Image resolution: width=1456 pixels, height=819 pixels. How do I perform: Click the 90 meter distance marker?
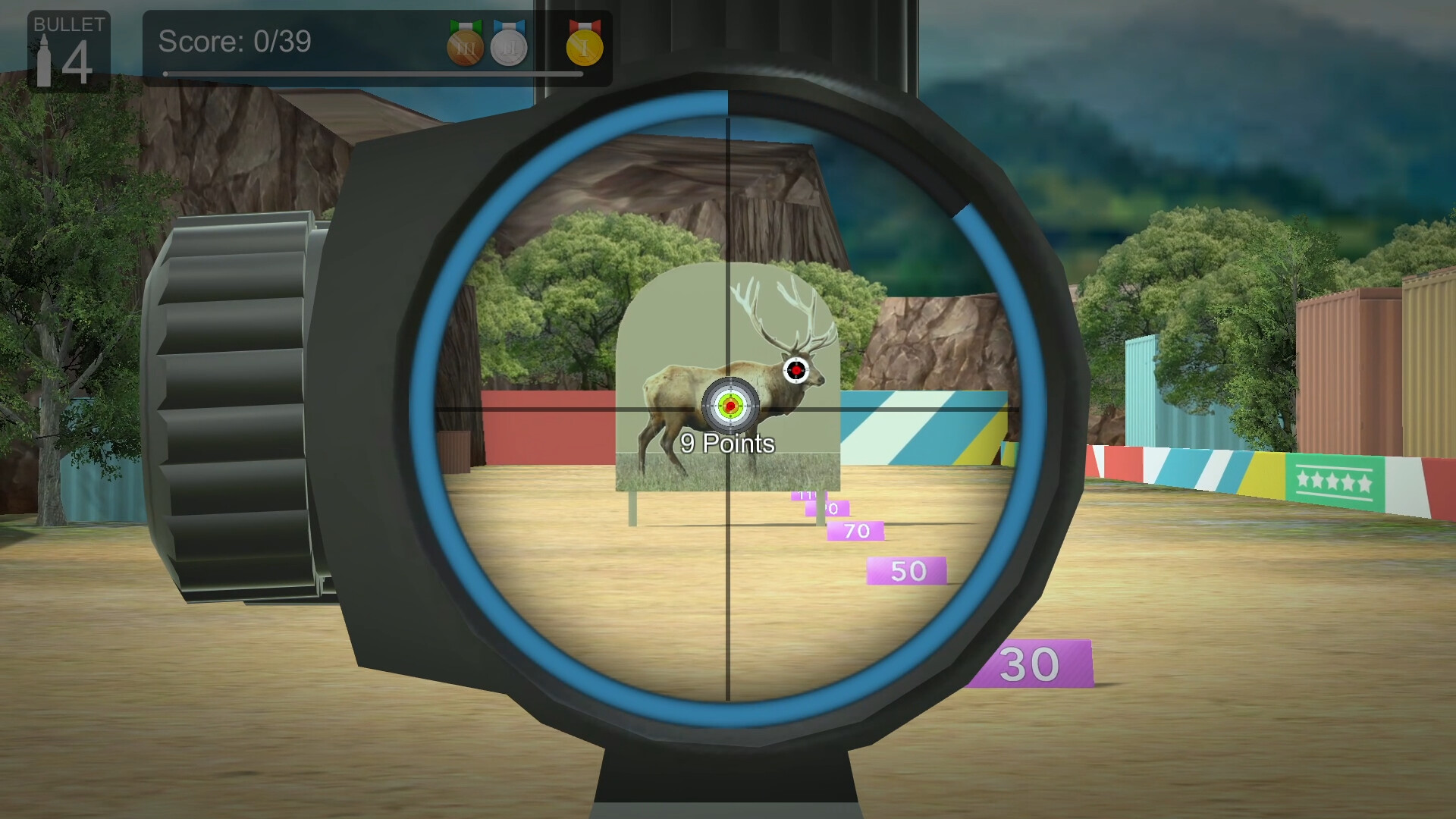point(829,510)
